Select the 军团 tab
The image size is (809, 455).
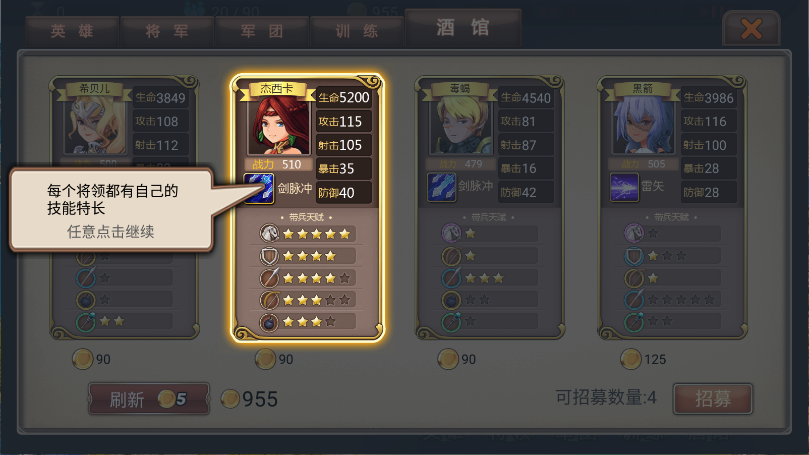click(x=262, y=30)
